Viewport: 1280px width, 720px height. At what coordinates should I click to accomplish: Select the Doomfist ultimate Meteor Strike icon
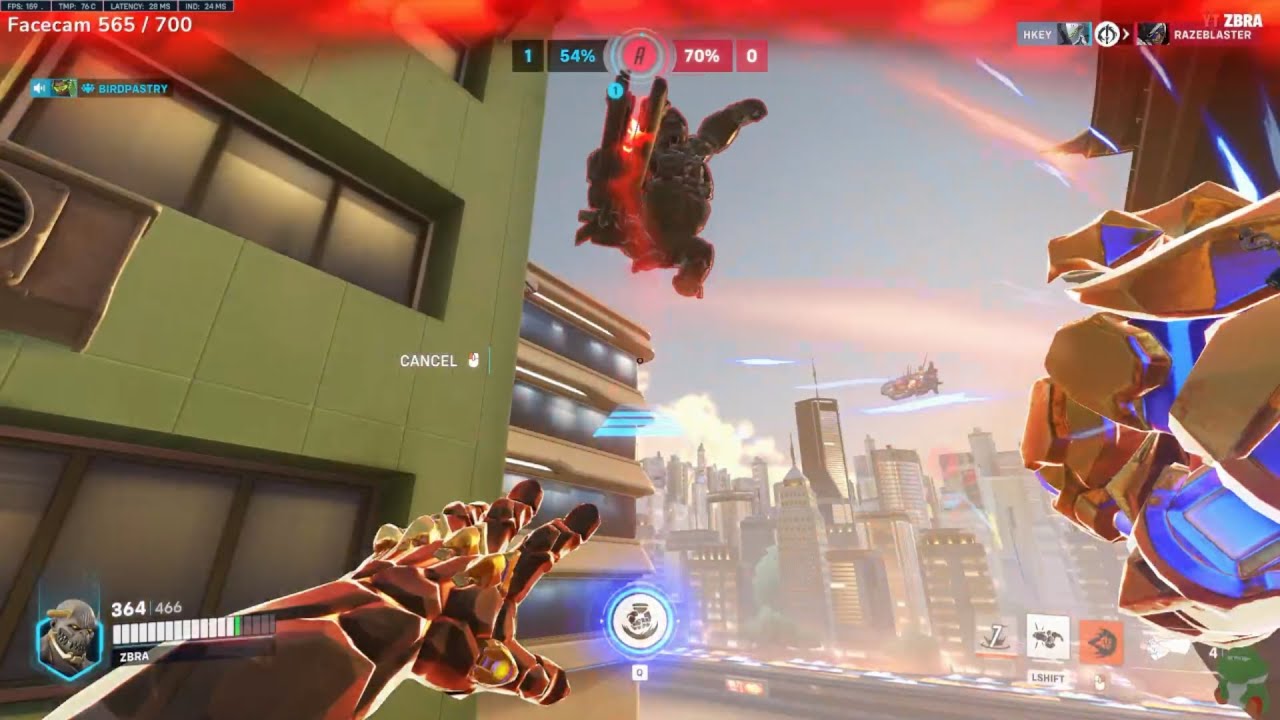coord(639,619)
